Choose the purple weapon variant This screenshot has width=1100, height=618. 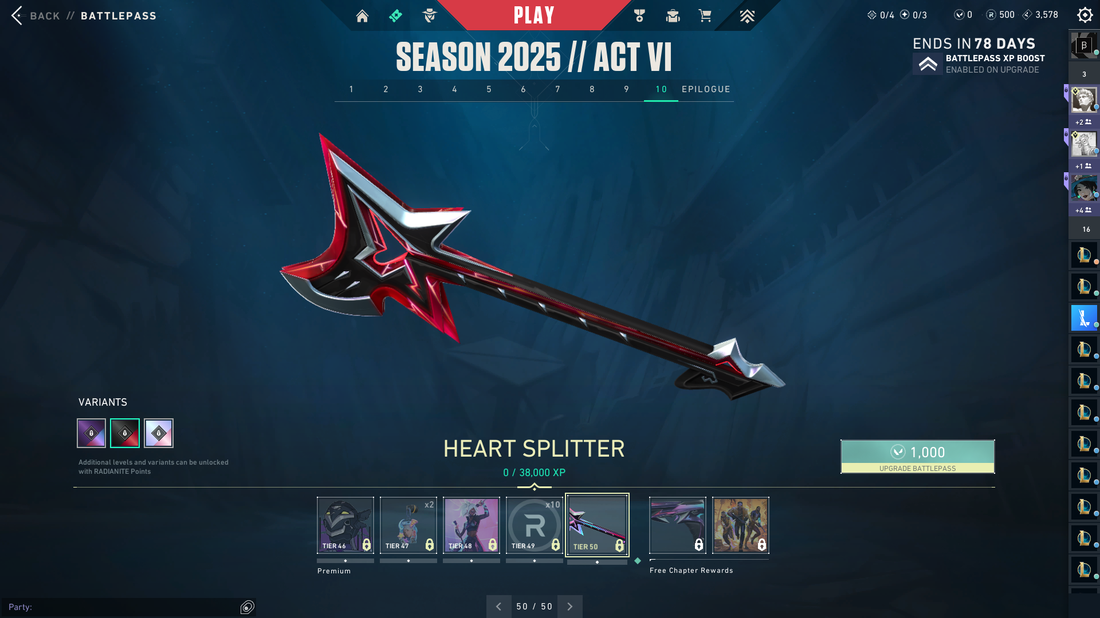(92, 433)
